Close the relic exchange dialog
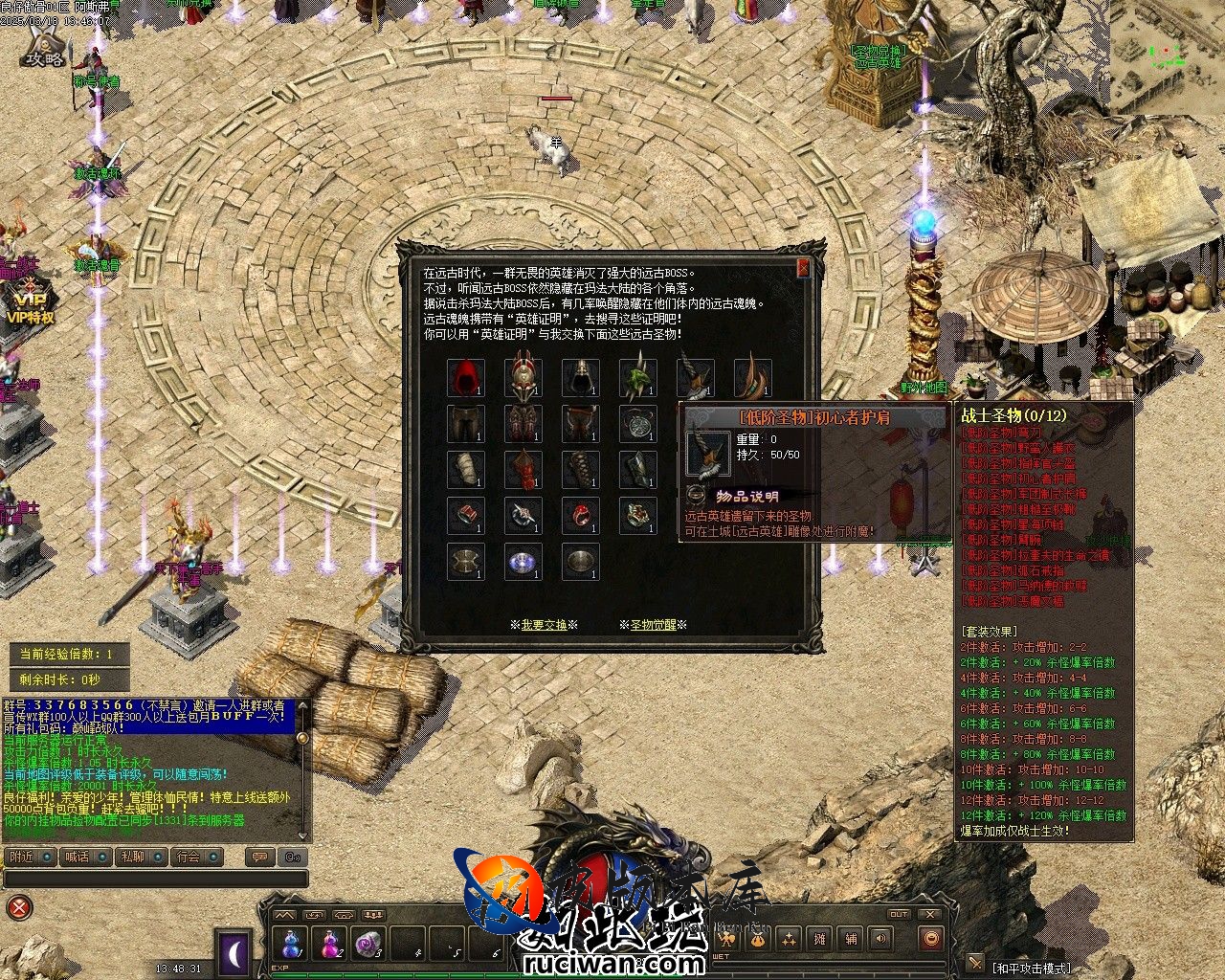The width and height of the screenshot is (1225, 980). click(x=803, y=269)
